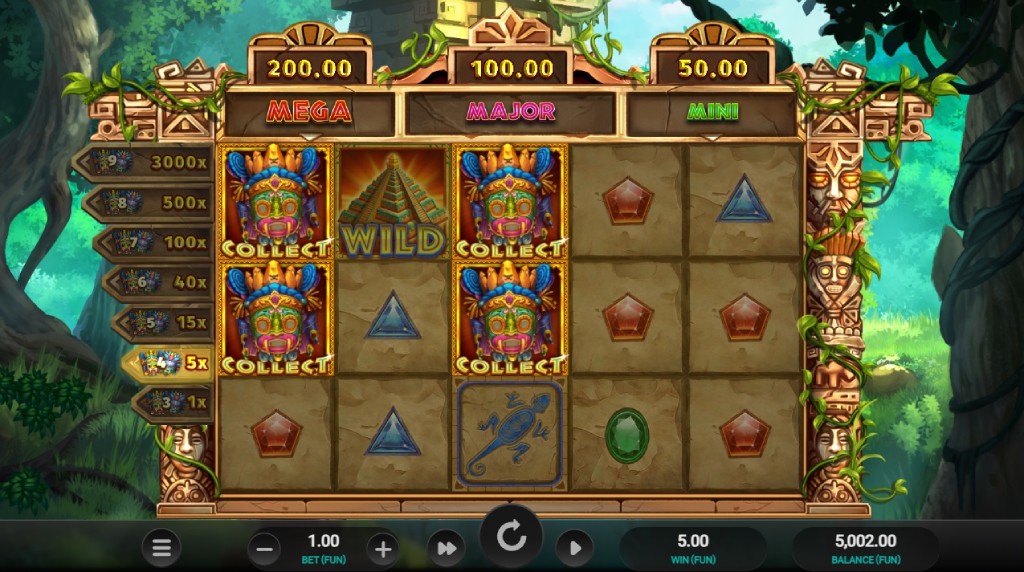Spin the reels with the circular arrow button

511,538
